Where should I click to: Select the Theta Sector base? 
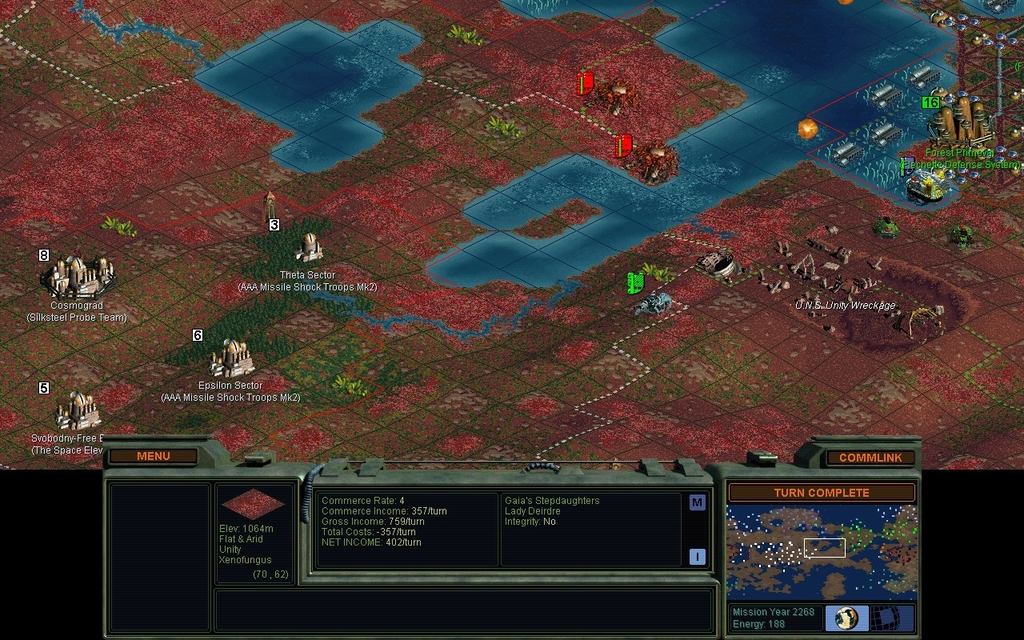pyautogui.click(x=309, y=247)
